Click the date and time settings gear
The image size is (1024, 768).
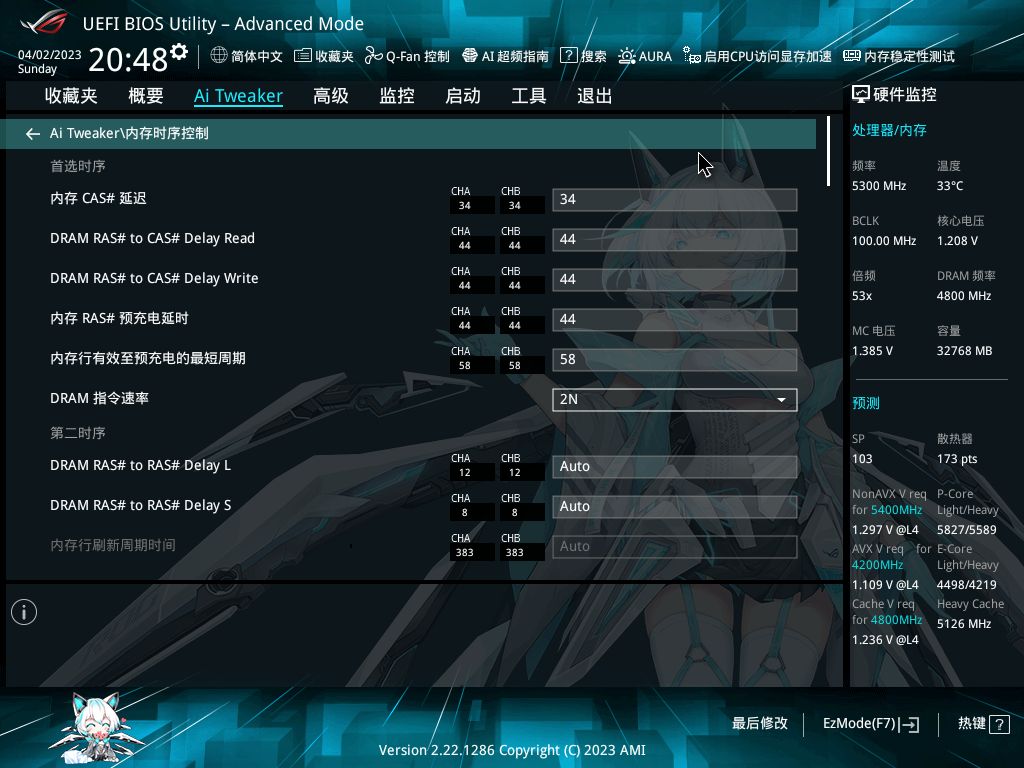click(x=179, y=51)
